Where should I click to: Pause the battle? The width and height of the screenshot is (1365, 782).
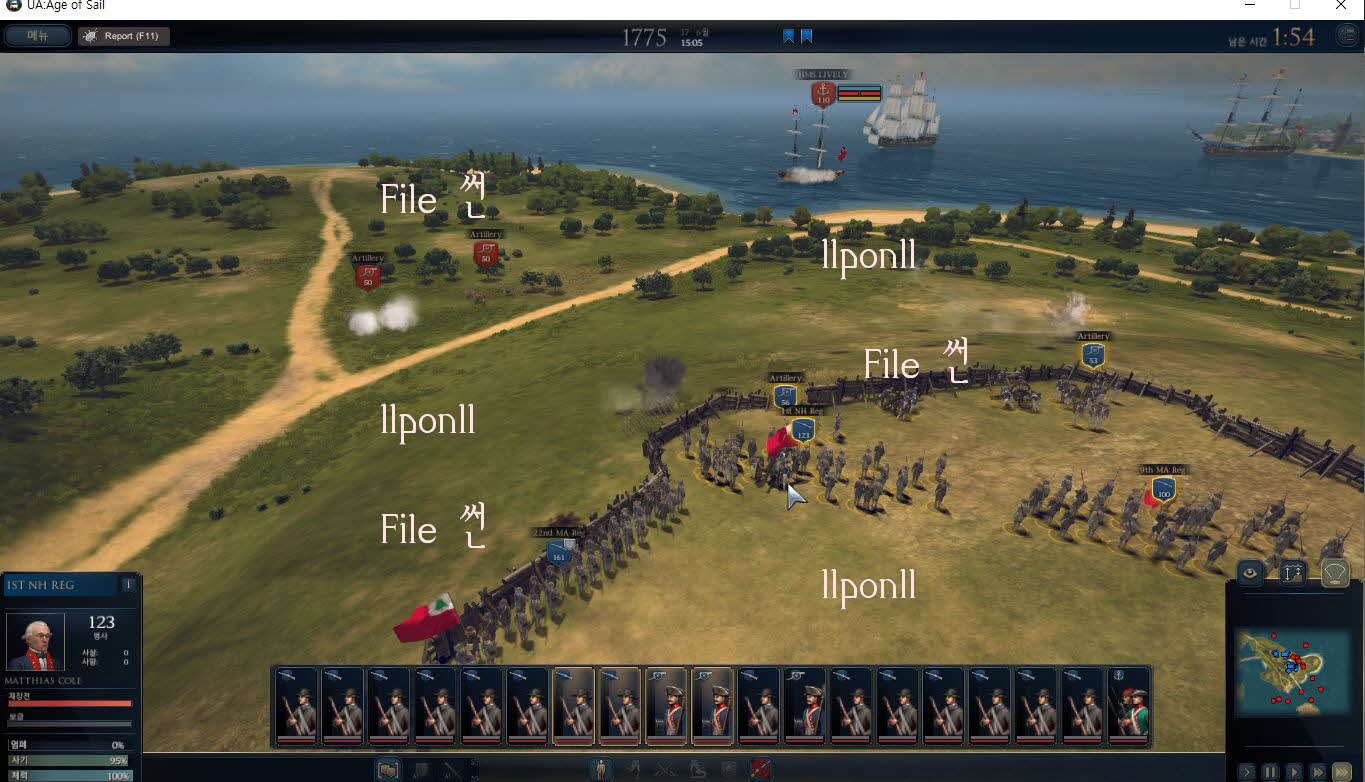click(1270, 772)
